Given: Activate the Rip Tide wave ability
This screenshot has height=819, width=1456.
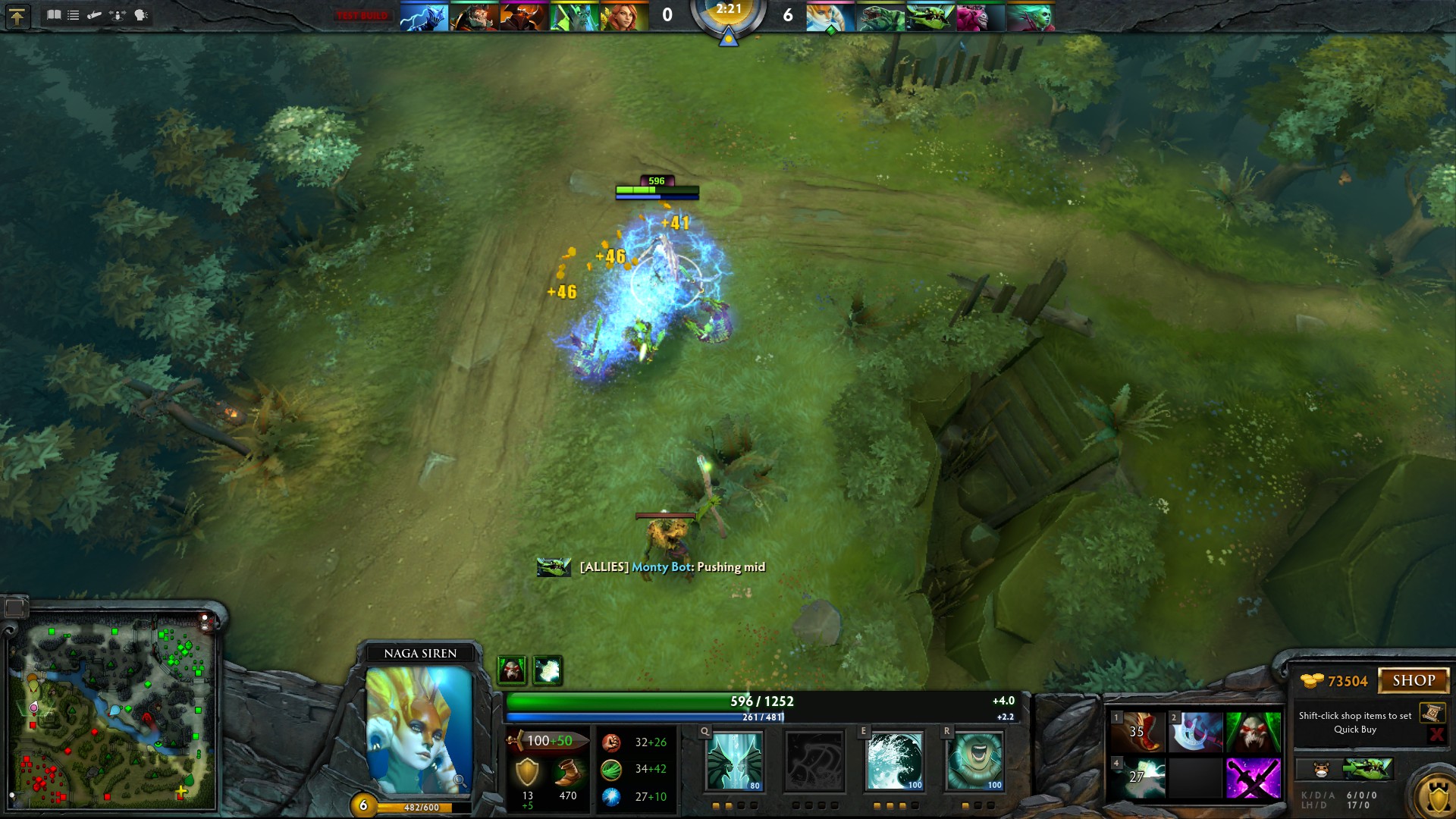Looking at the screenshot, I should coord(894,761).
